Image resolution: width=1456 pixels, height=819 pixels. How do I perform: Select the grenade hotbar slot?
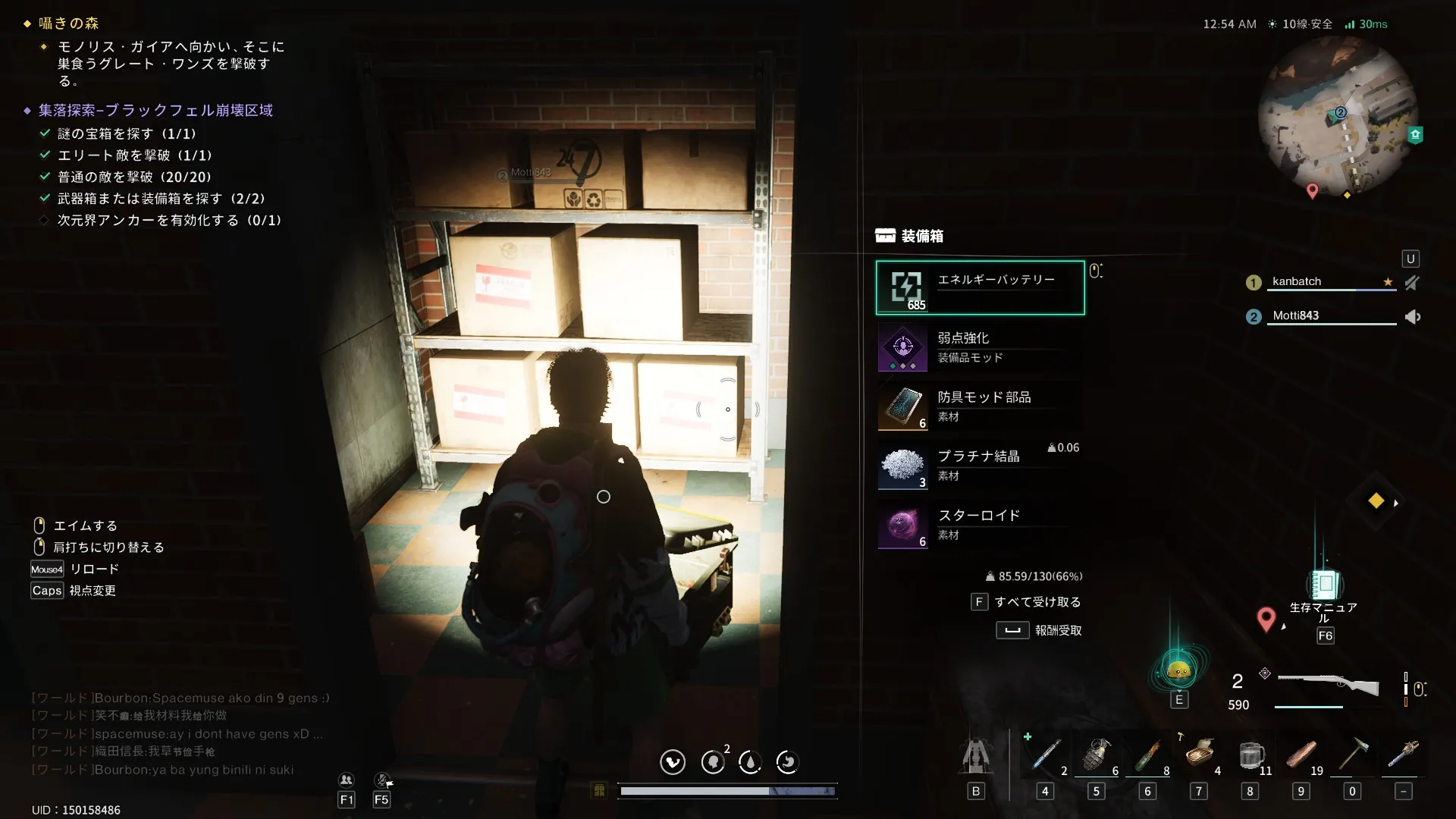click(x=1096, y=755)
